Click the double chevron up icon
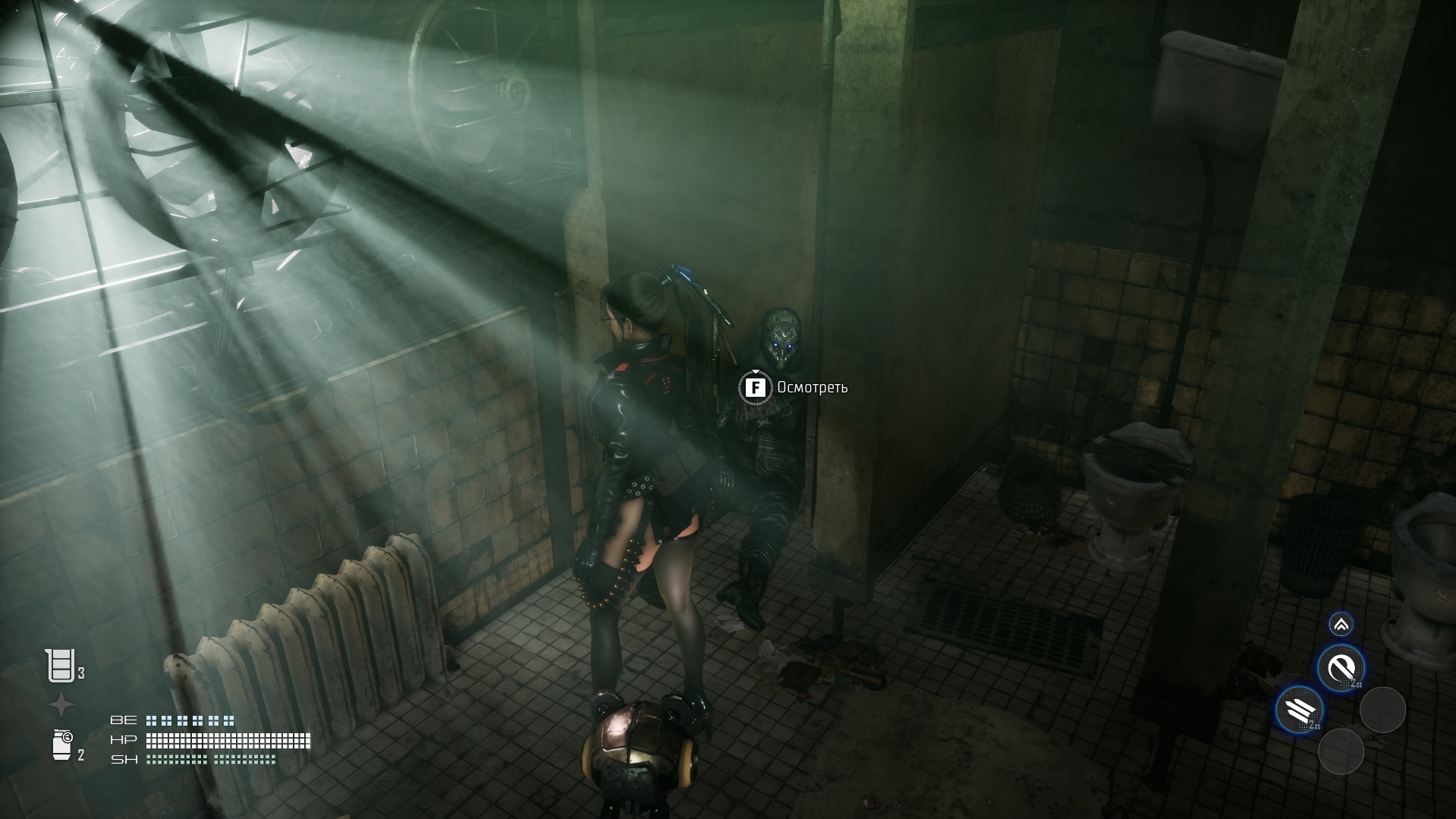Image resolution: width=1456 pixels, height=819 pixels. (1341, 625)
